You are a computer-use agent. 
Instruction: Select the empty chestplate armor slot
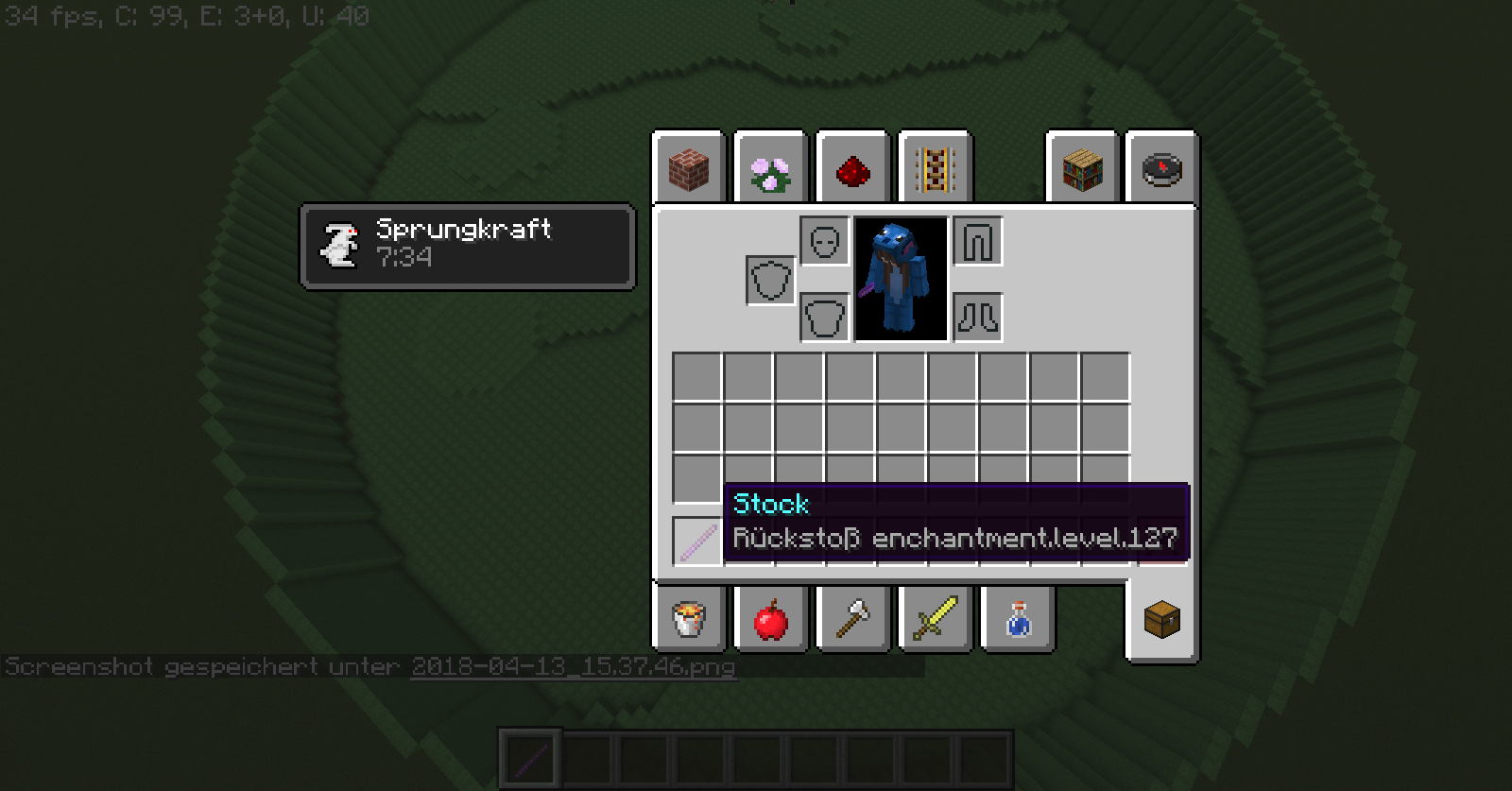pos(825,318)
